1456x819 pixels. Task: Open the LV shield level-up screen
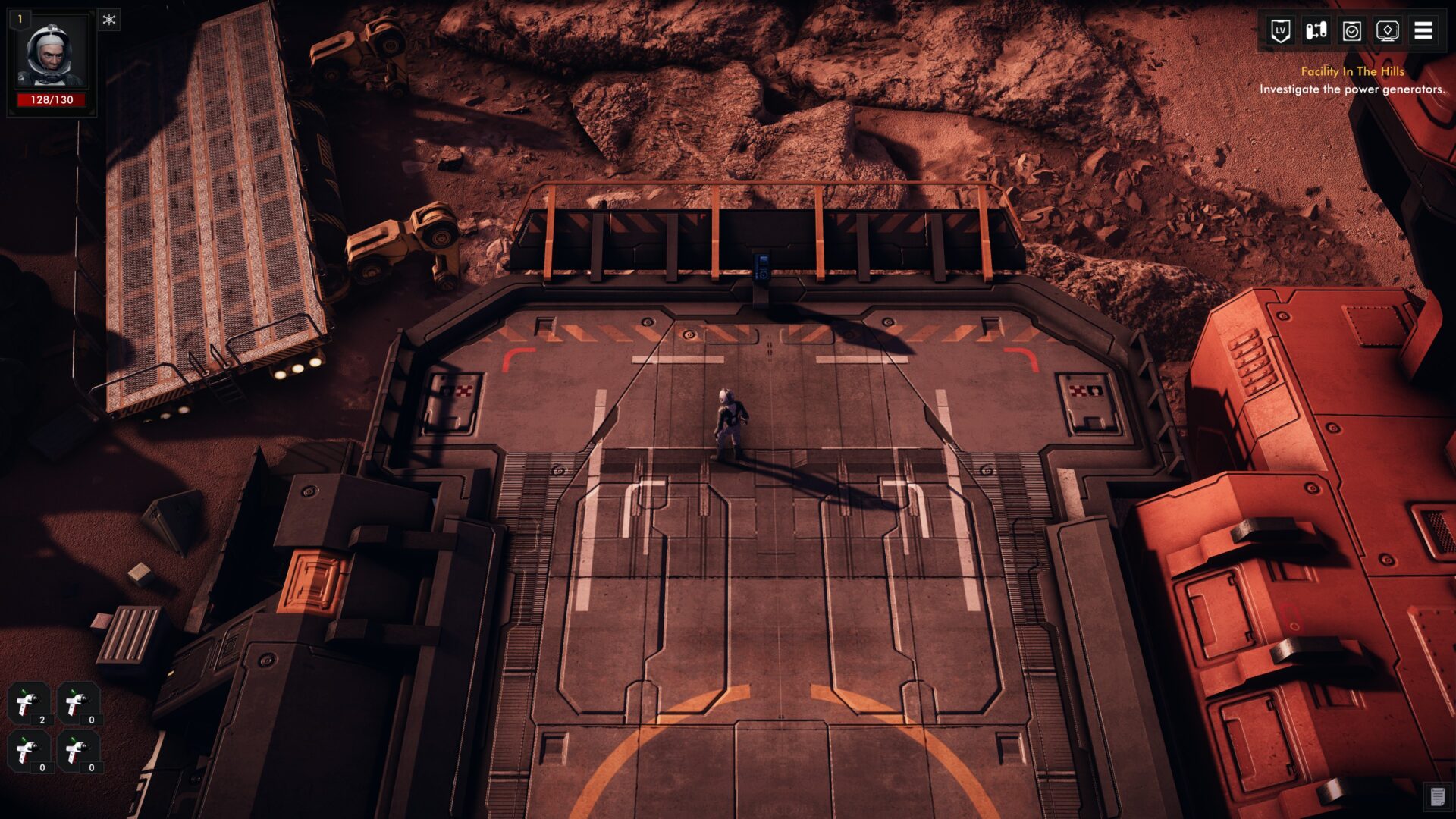pyautogui.click(x=1280, y=31)
